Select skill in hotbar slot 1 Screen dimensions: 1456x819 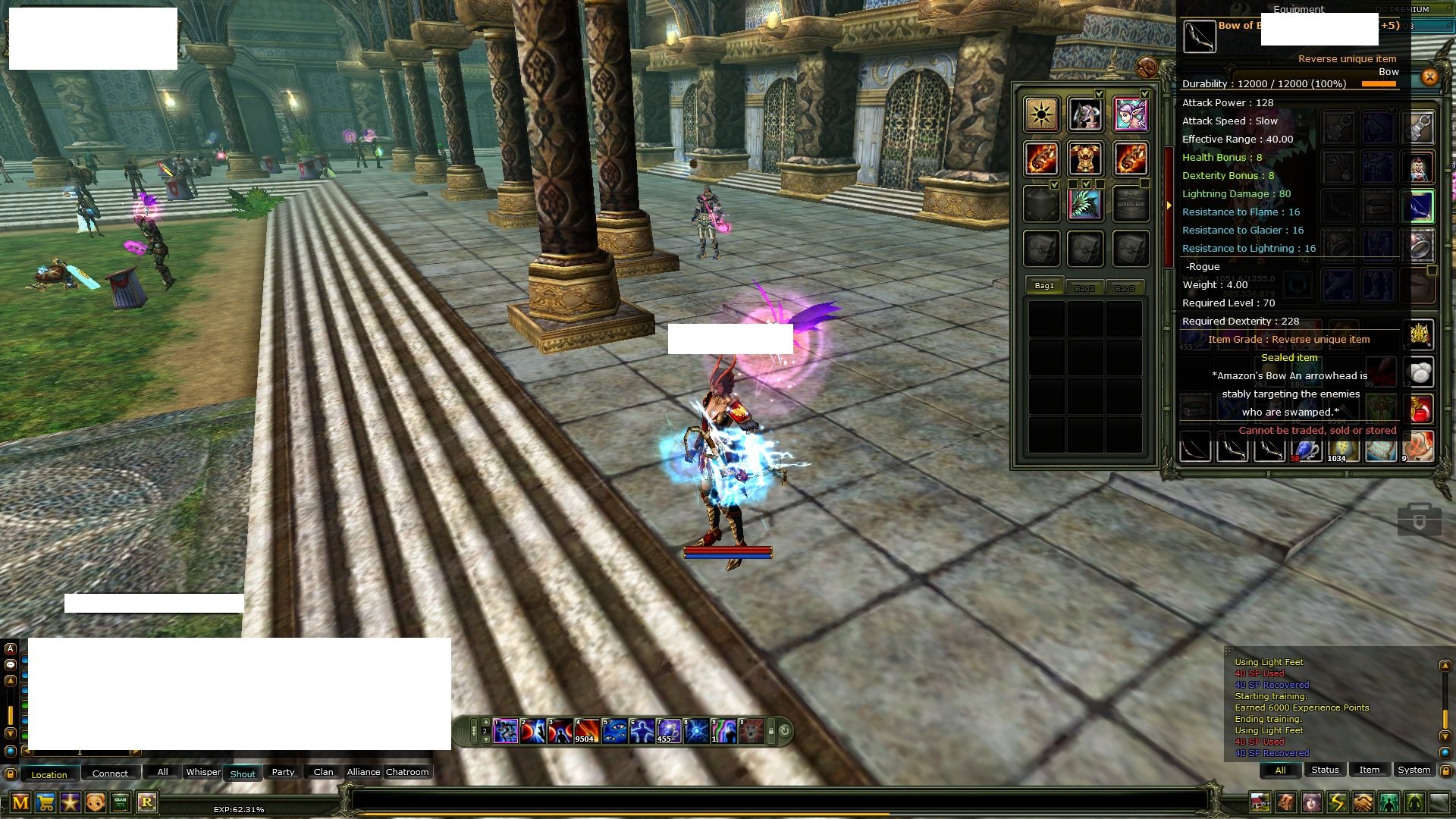(x=506, y=732)
